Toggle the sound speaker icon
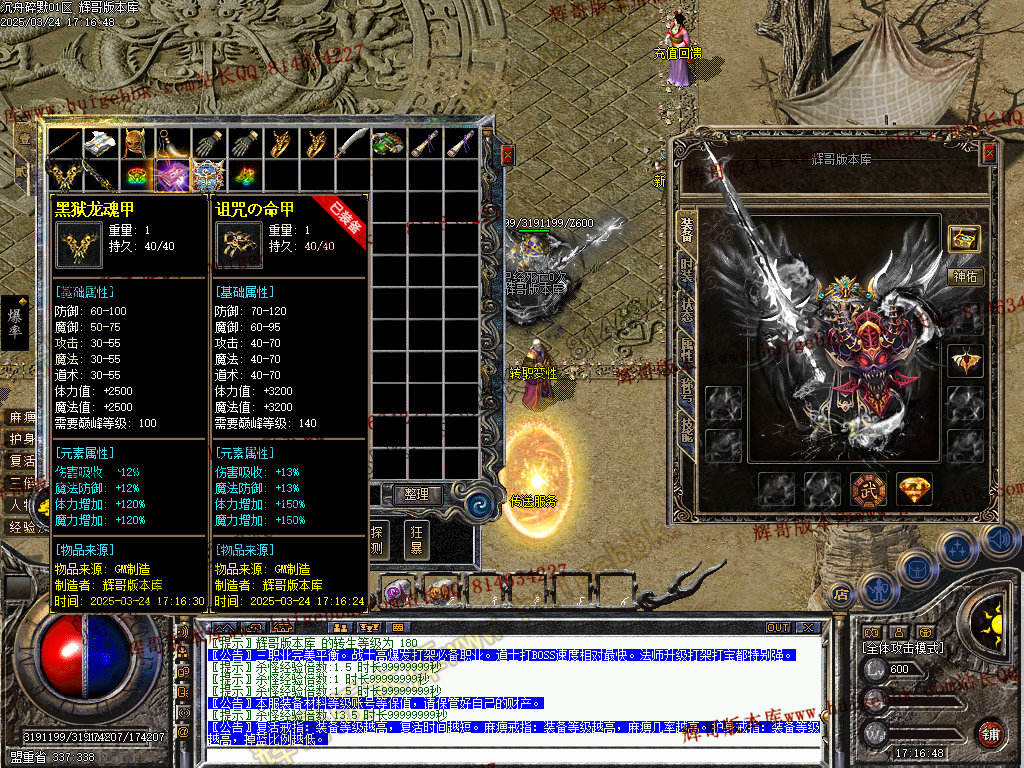 [999, 540]
